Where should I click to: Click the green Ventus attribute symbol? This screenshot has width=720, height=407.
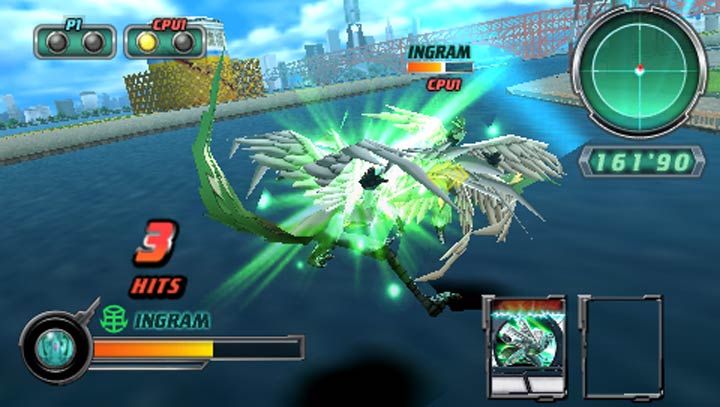(x=113, y=320)
